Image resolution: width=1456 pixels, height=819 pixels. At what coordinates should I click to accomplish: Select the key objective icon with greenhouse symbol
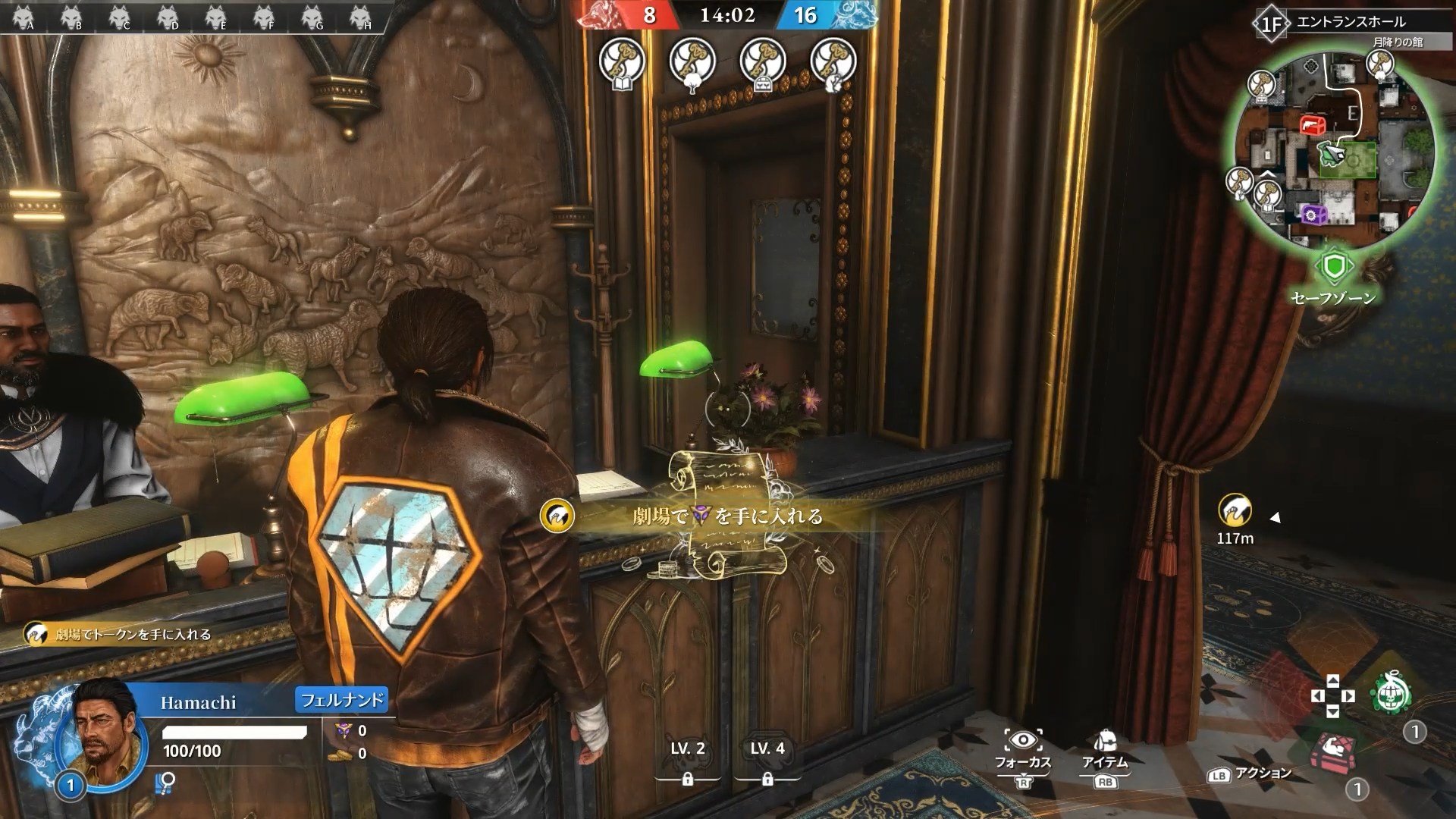(x=762, y=61)
